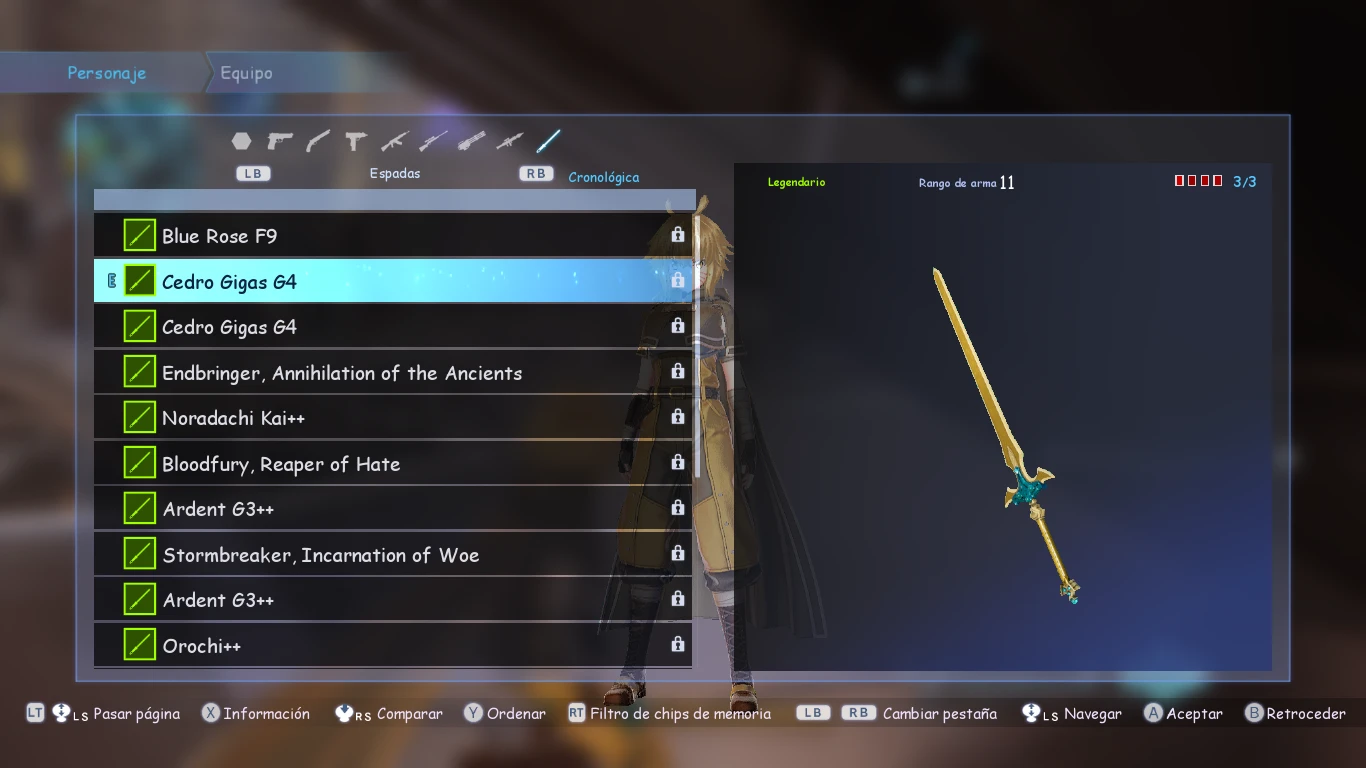Switch to the assault rifle tab

click(x=394, y=142)
